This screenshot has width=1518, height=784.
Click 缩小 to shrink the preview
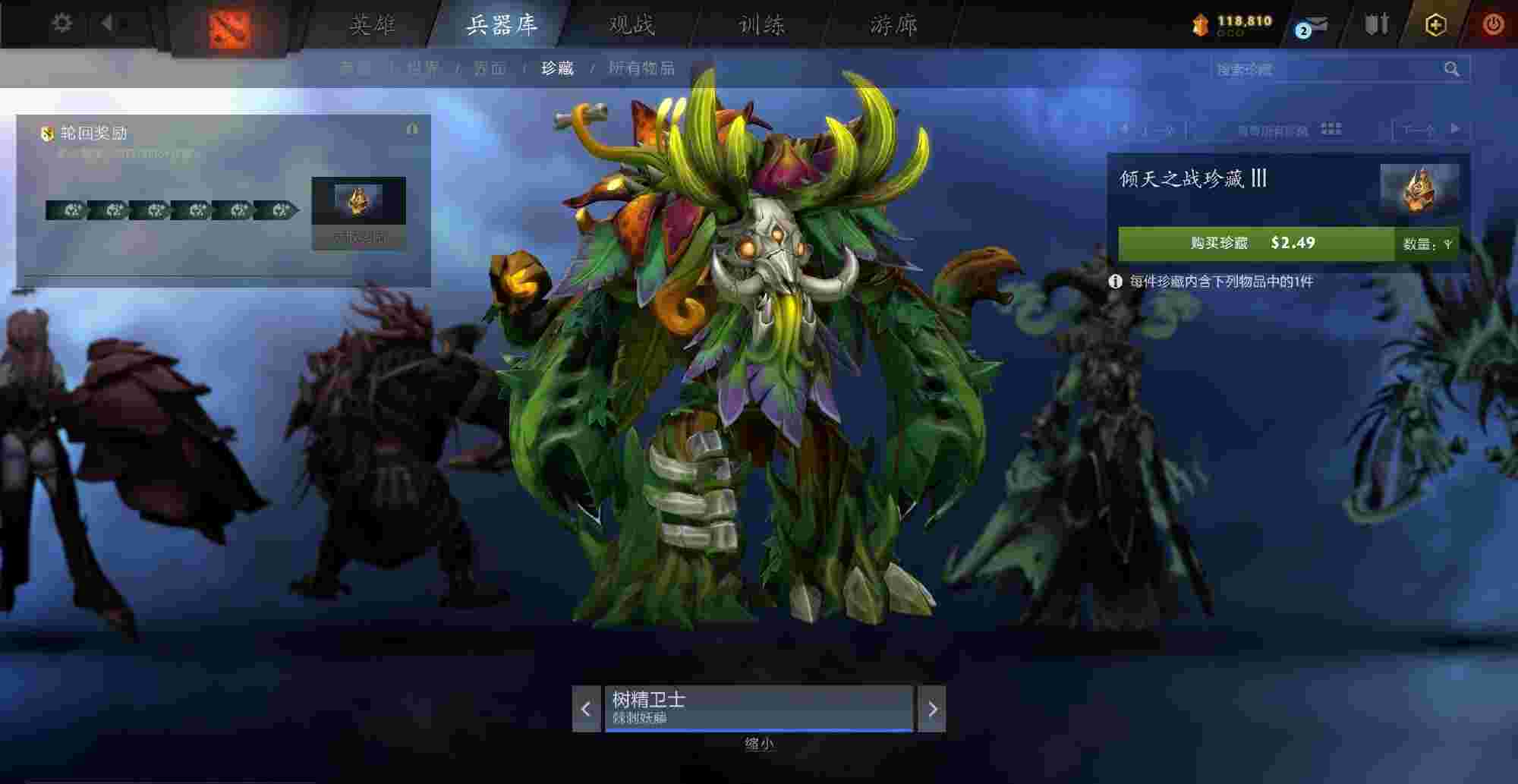pyautogui.click(x=759, y=744)
